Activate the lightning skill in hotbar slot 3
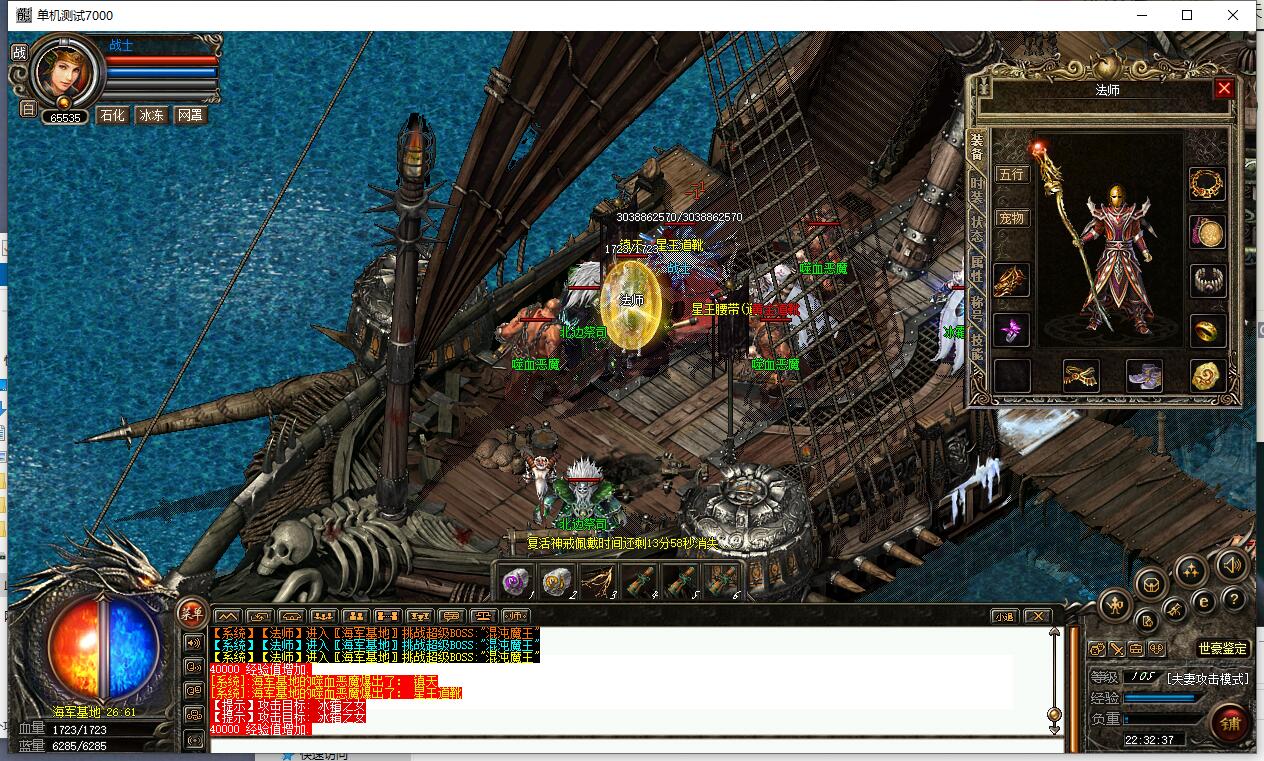 [598, 580]
